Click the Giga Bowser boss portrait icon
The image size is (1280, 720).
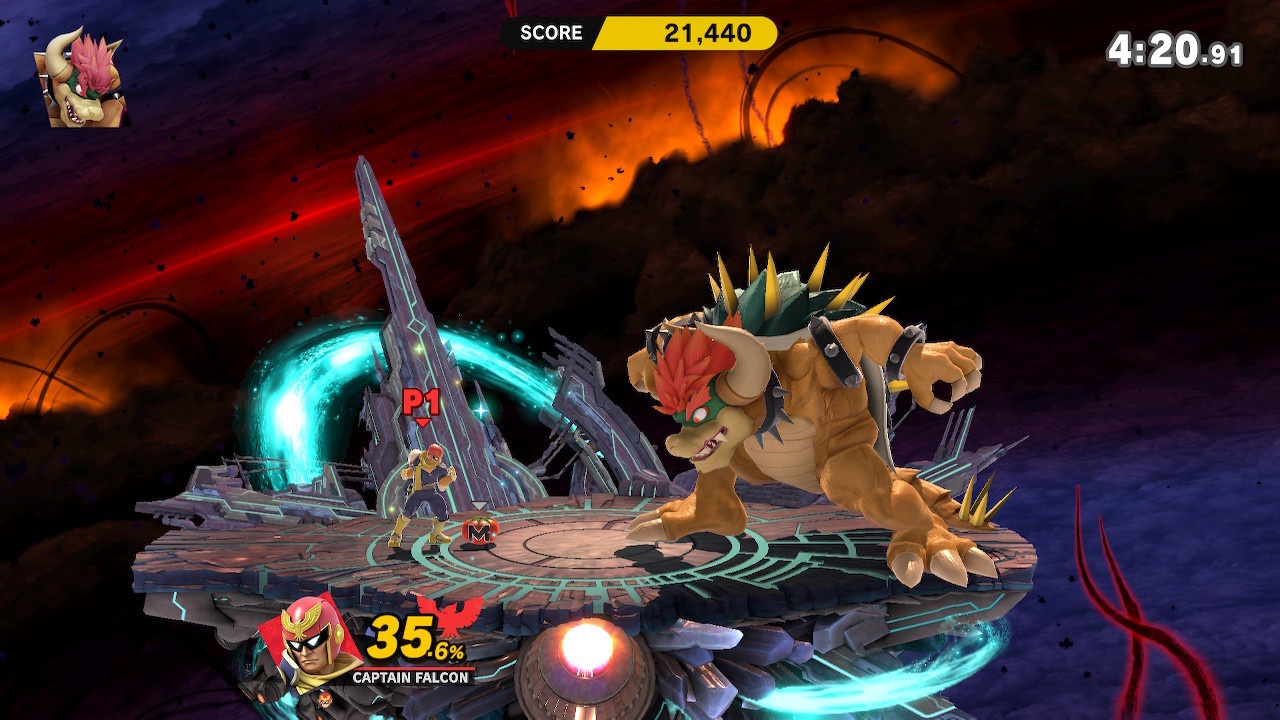pos(85,78)
